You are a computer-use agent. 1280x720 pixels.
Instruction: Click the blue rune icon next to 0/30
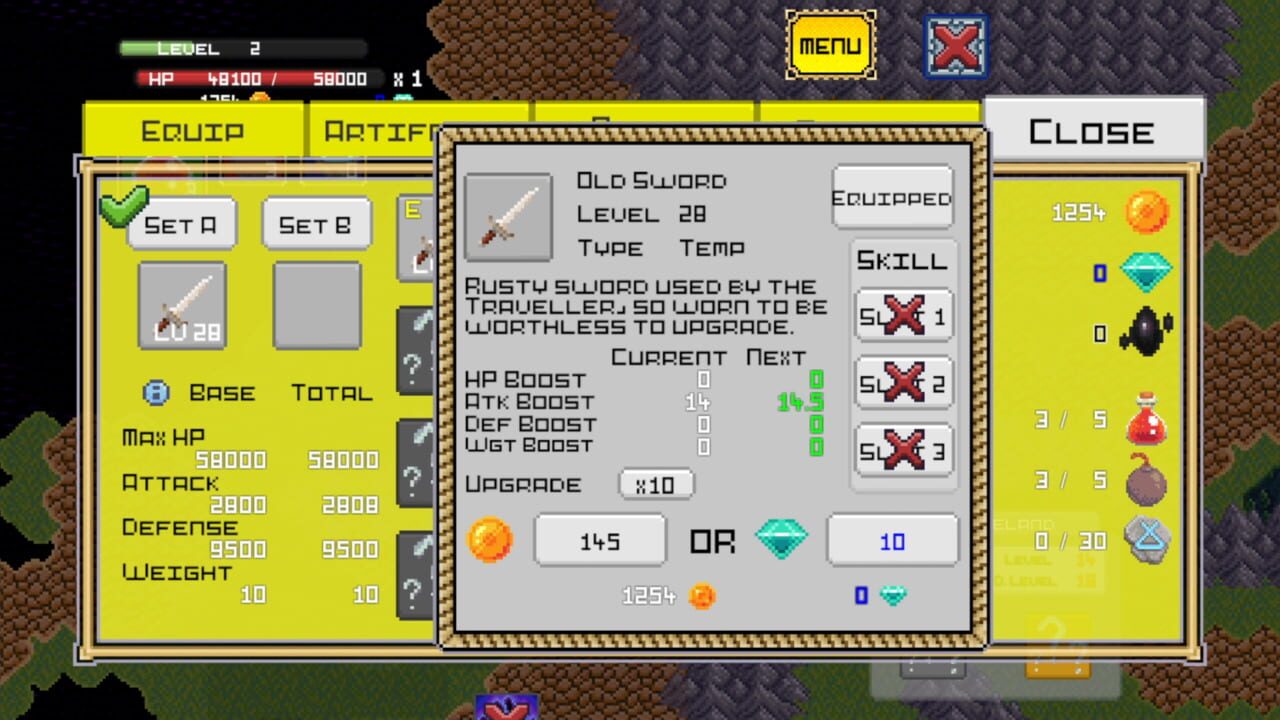(1148, 539)
